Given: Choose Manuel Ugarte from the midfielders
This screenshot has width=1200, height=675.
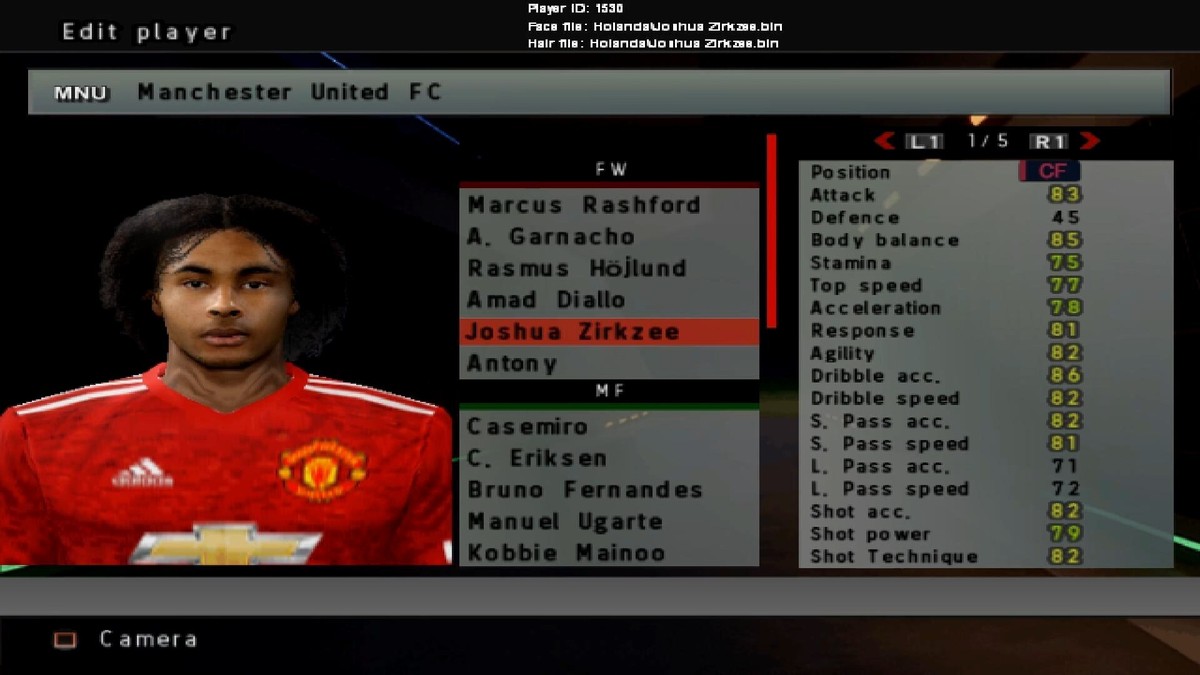Looking at the screenshot, I should [565, 522].
